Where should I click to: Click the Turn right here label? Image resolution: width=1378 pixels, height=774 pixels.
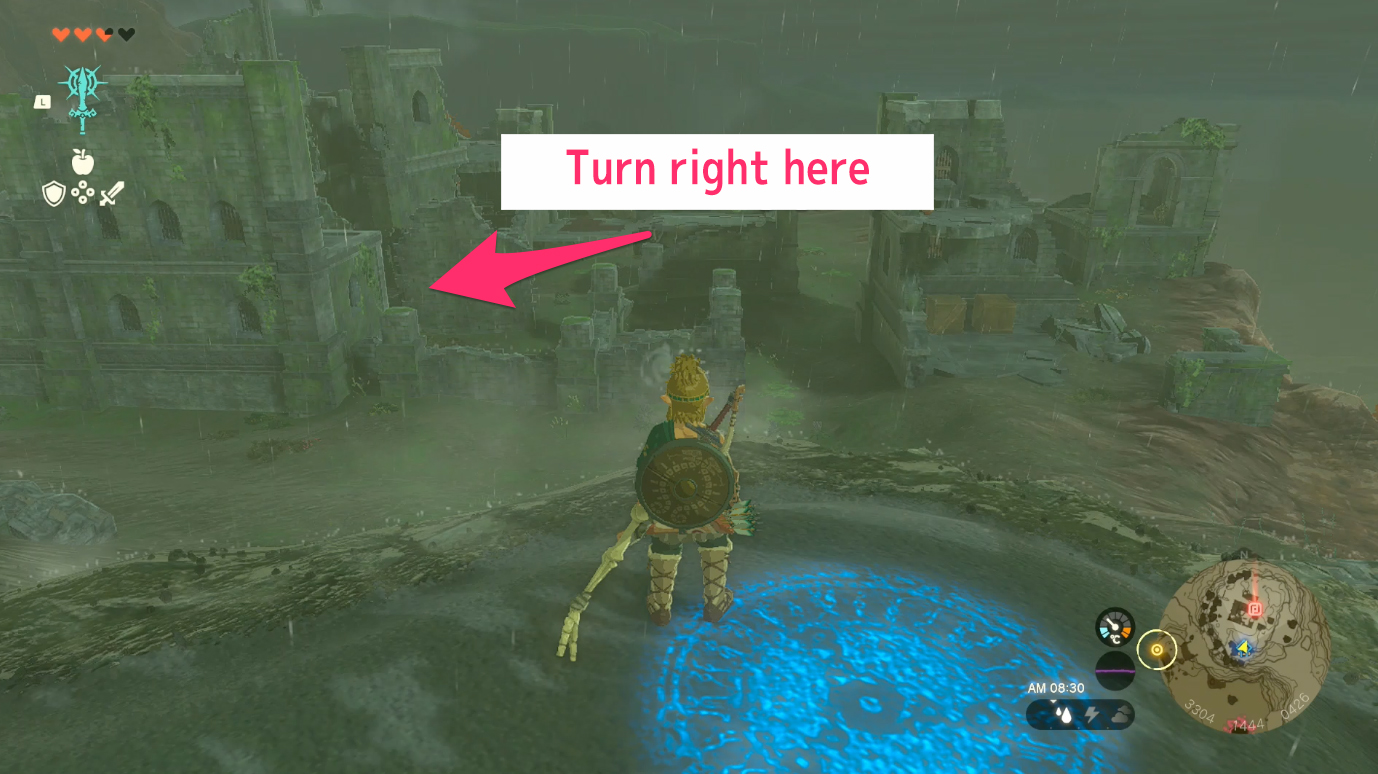[x=716, y=170]
